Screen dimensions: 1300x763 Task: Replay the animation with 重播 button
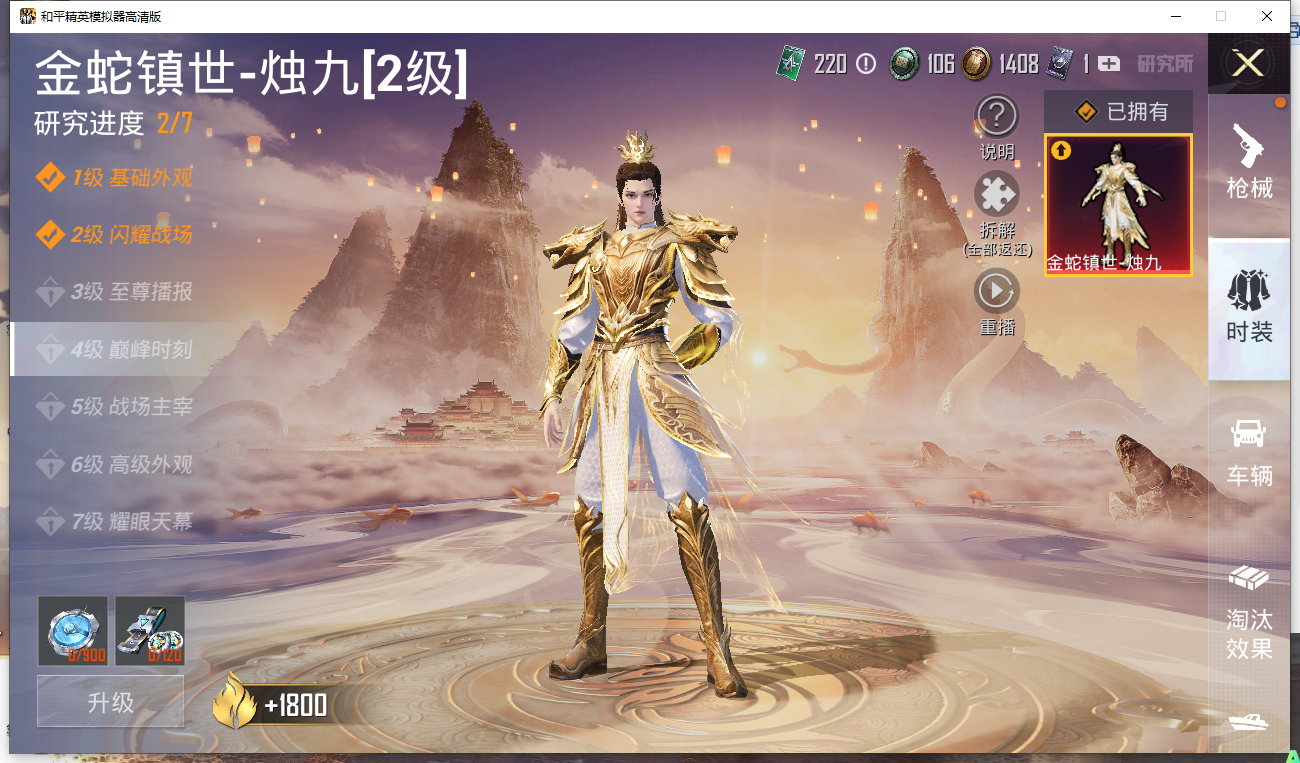[996, 291]
